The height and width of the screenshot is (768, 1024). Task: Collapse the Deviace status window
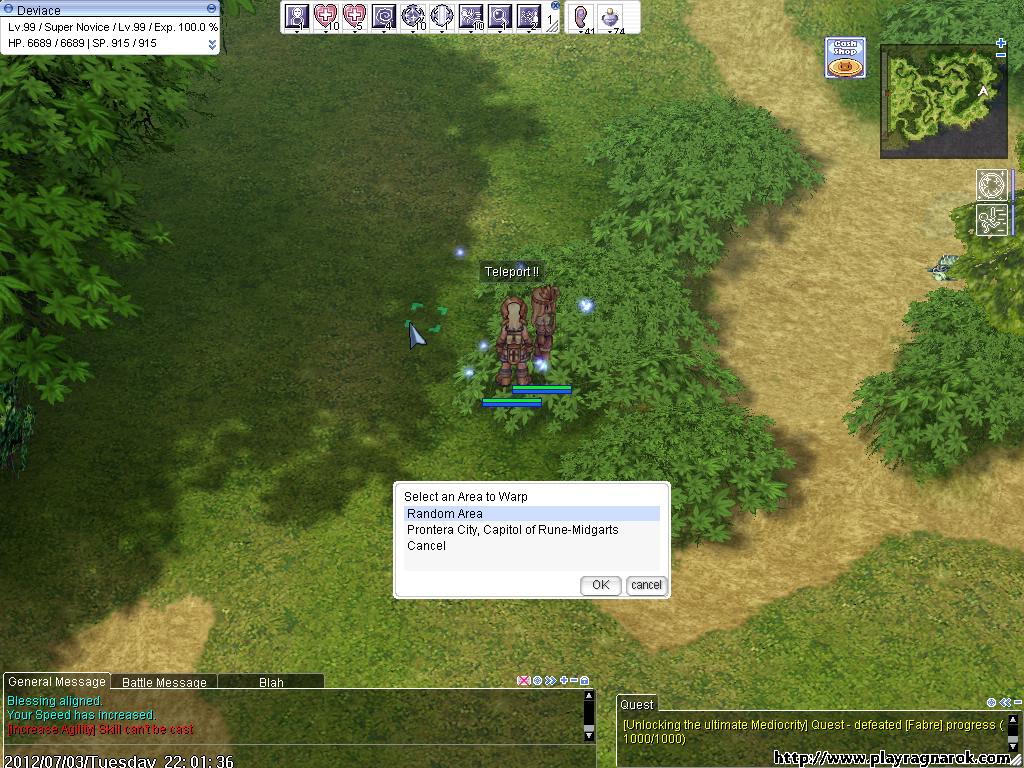click(x=211, y=9)
